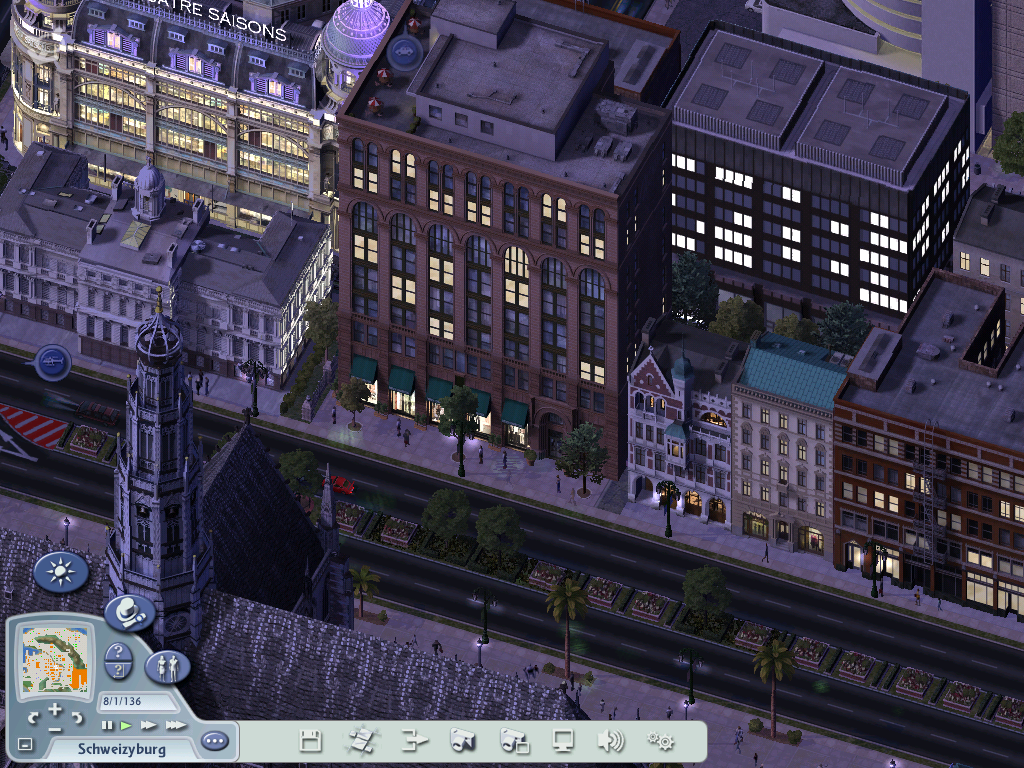Take a snapshot with the camera icon
The width and height of the screenshot is (1024, 768).
coord(461,741)
